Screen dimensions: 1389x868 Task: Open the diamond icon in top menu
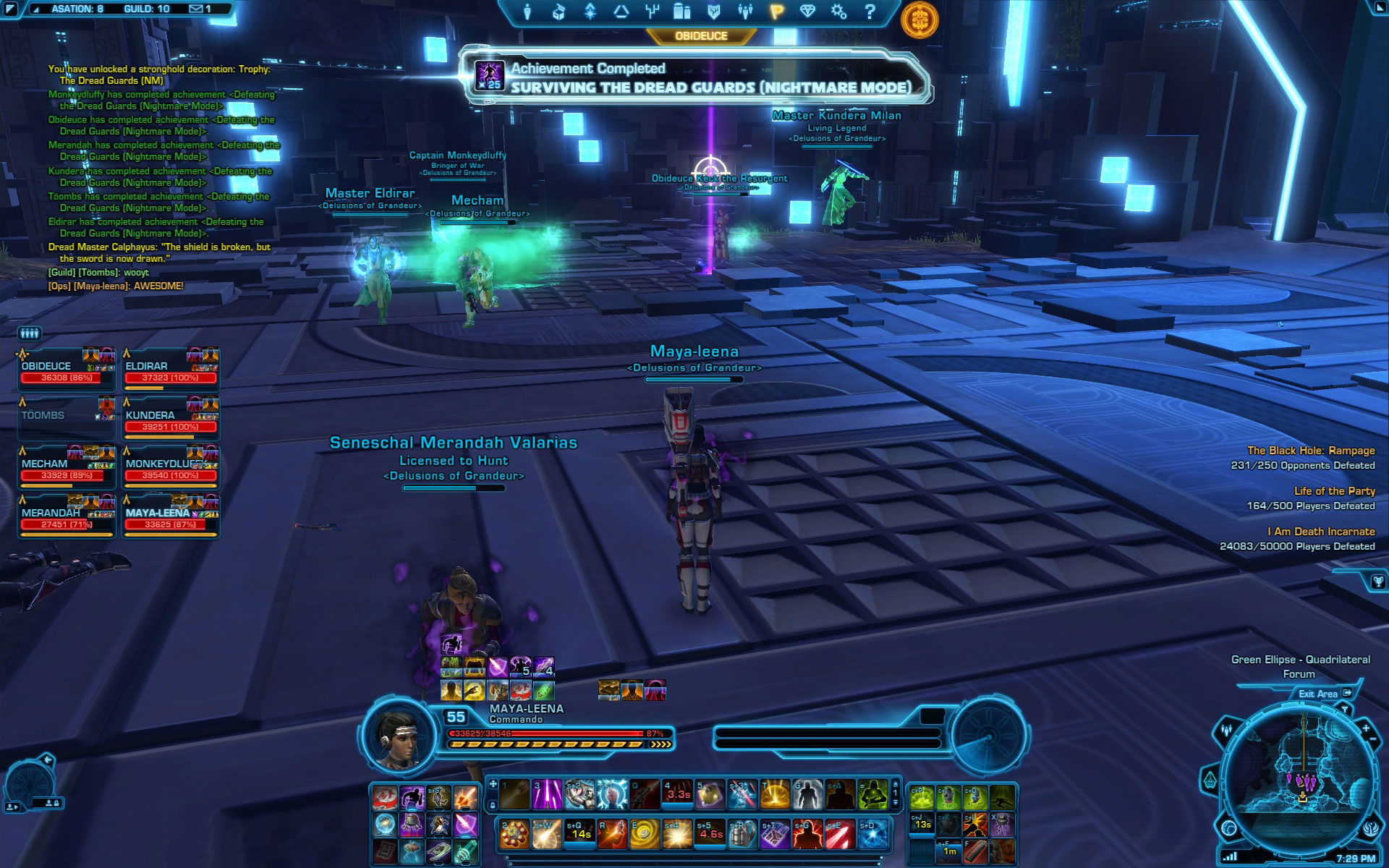pyautogui.click(x=808, y=12)
